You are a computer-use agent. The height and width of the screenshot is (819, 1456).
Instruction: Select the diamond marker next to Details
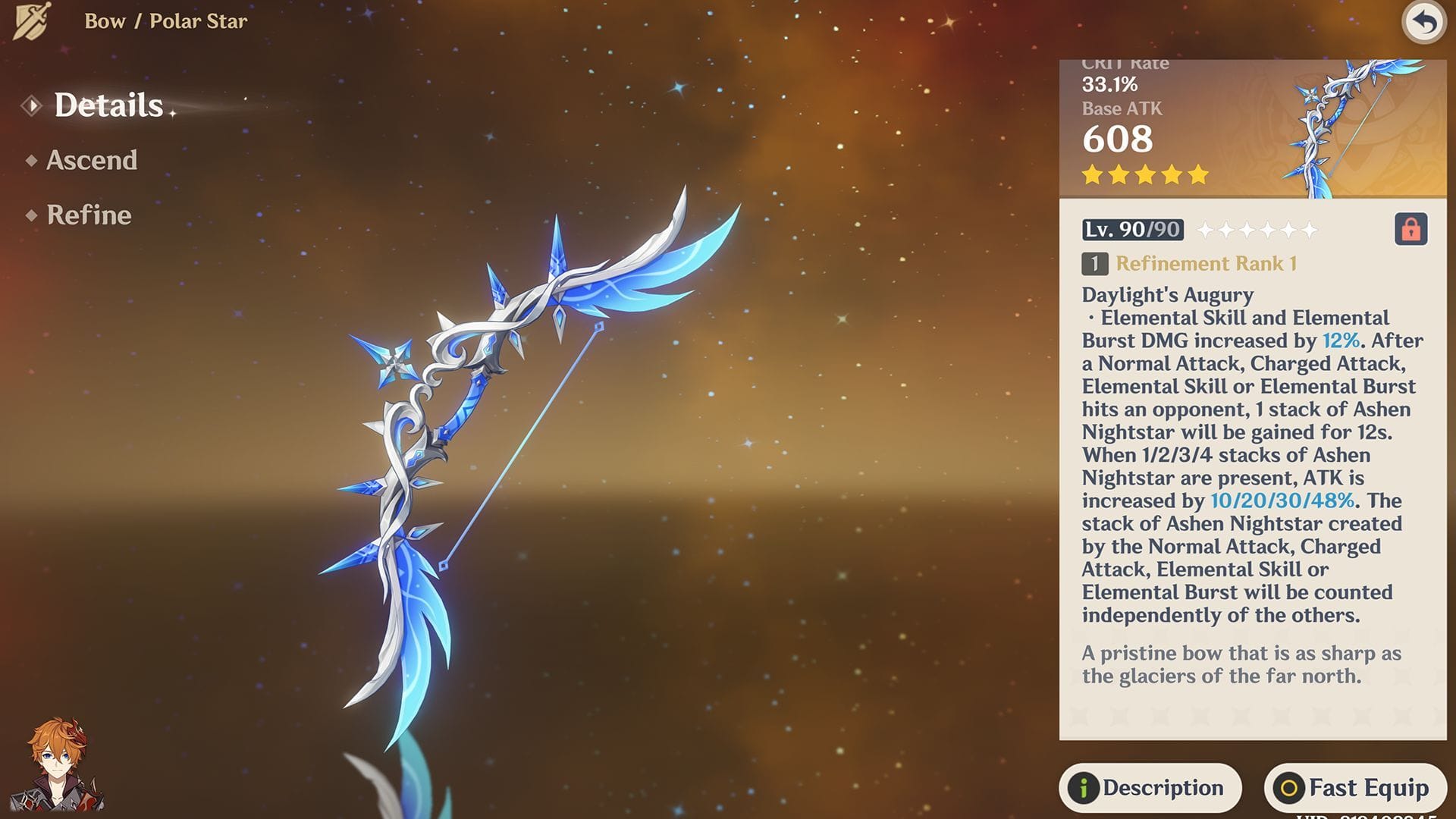coord(30,106)
